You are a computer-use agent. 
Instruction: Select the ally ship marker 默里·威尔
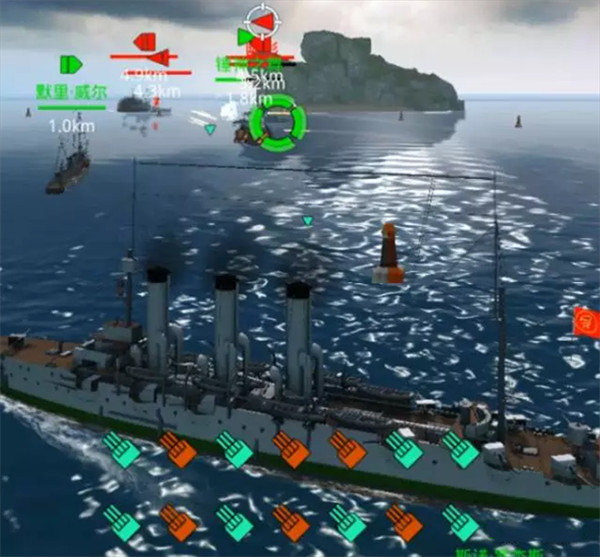click(x=71, y=65)
